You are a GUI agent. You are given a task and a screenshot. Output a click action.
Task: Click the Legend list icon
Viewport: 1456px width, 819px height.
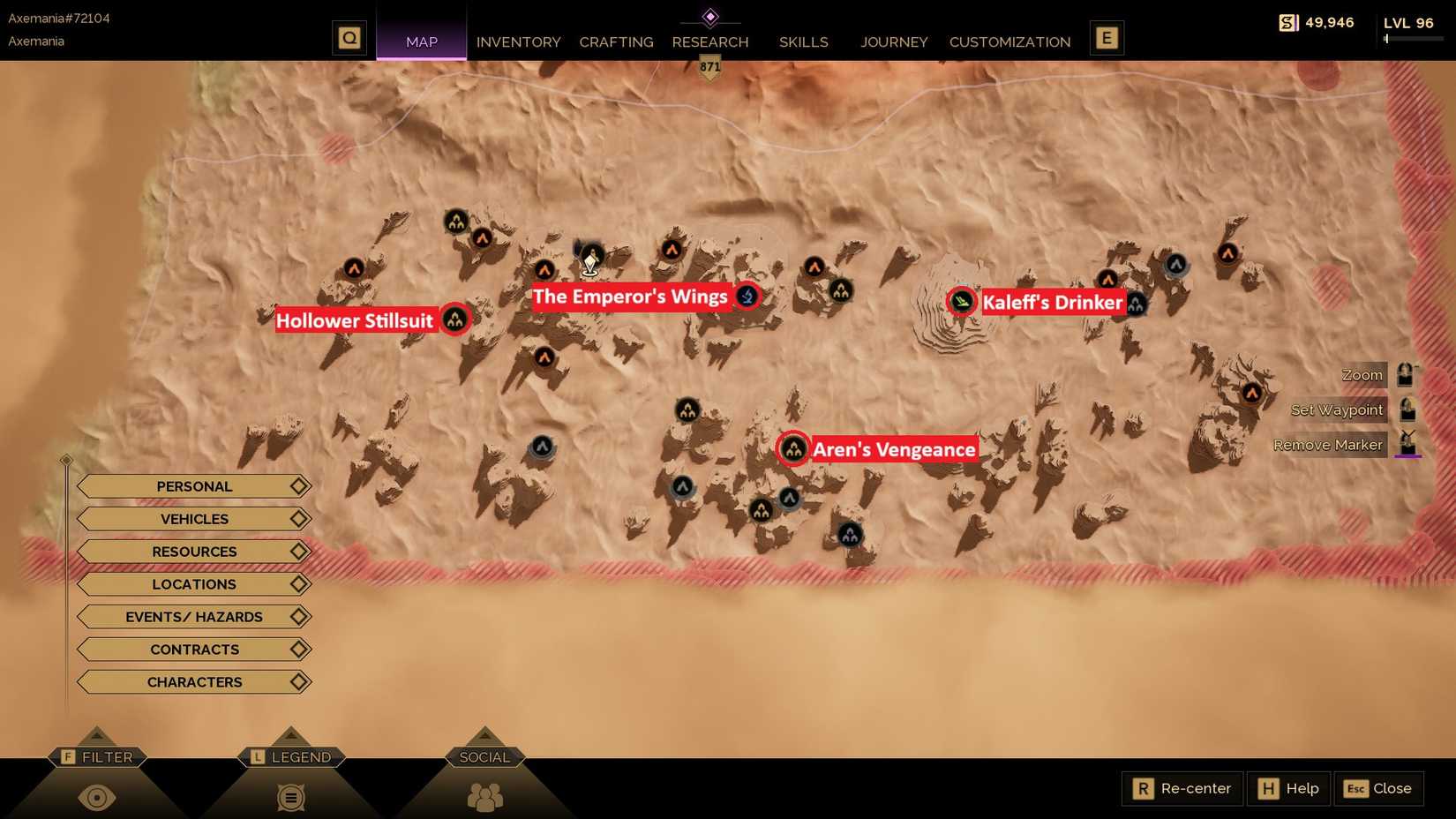pos(290,797)
